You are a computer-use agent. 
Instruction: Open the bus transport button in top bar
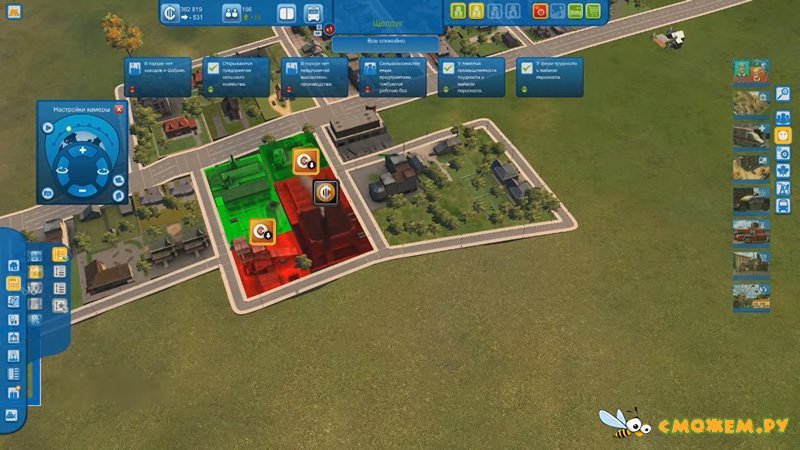point(313,14)
